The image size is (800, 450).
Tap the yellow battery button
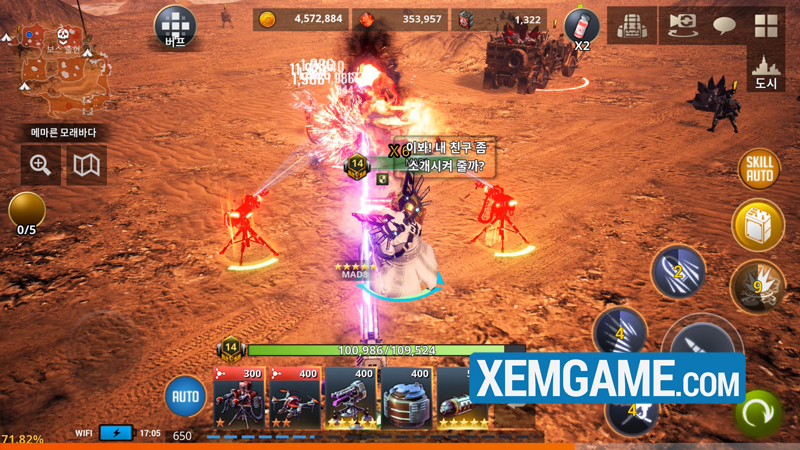coord(757,225)
